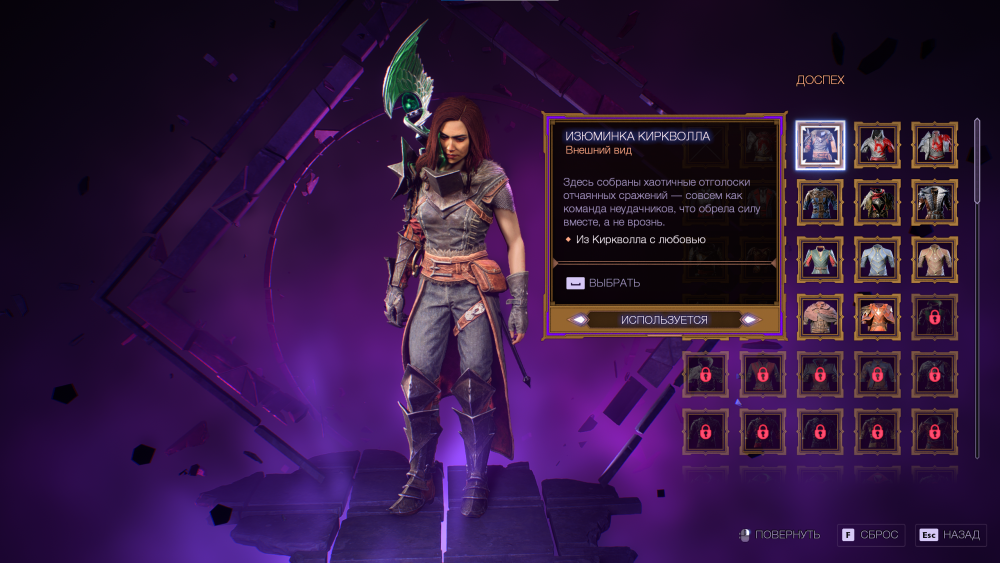Choose the pale blue shirt appearance
Screen dimensions: 1000x563
[x=878, y=259]
